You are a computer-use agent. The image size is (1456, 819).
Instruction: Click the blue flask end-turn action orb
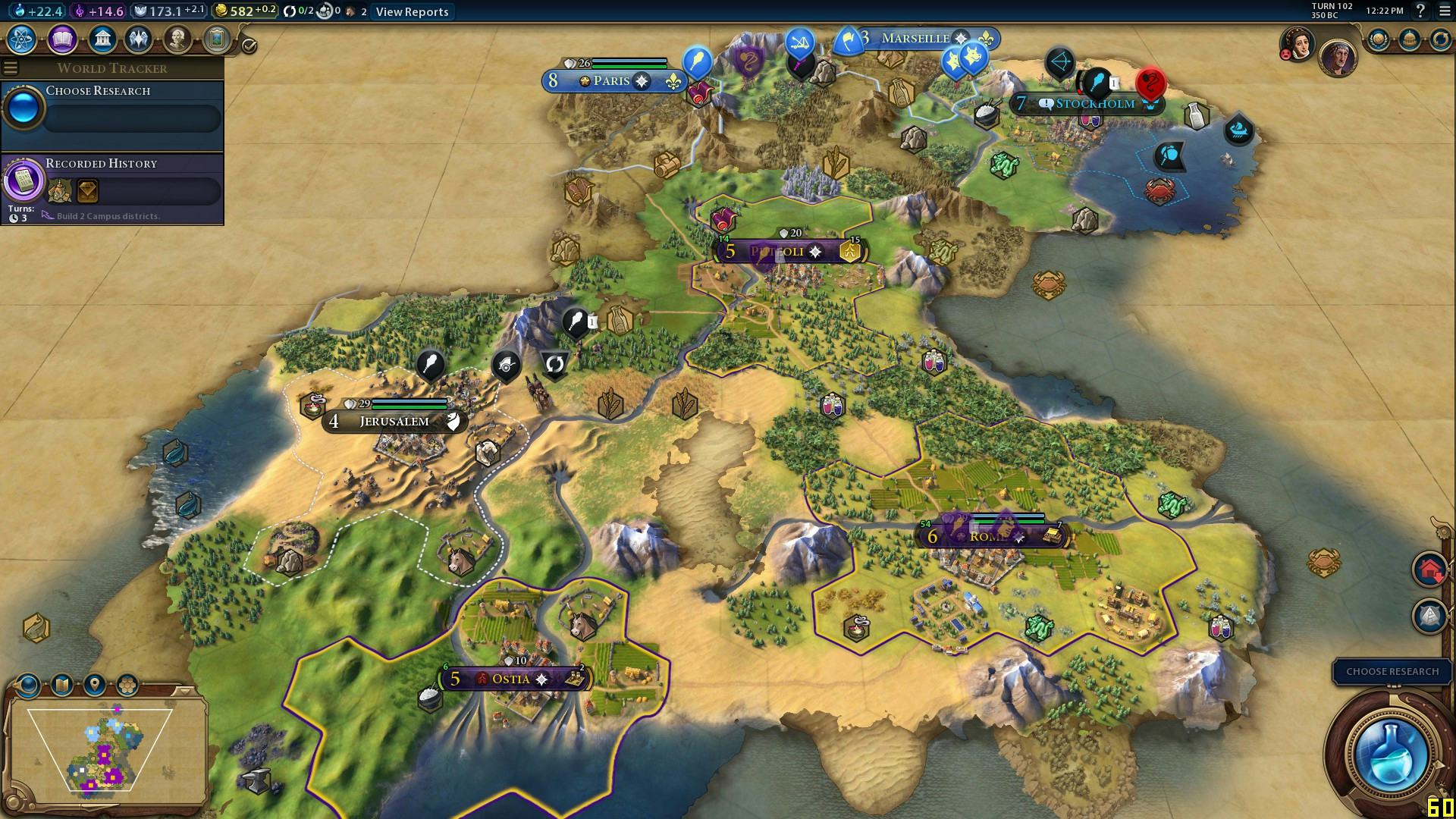pos(1390,754)
